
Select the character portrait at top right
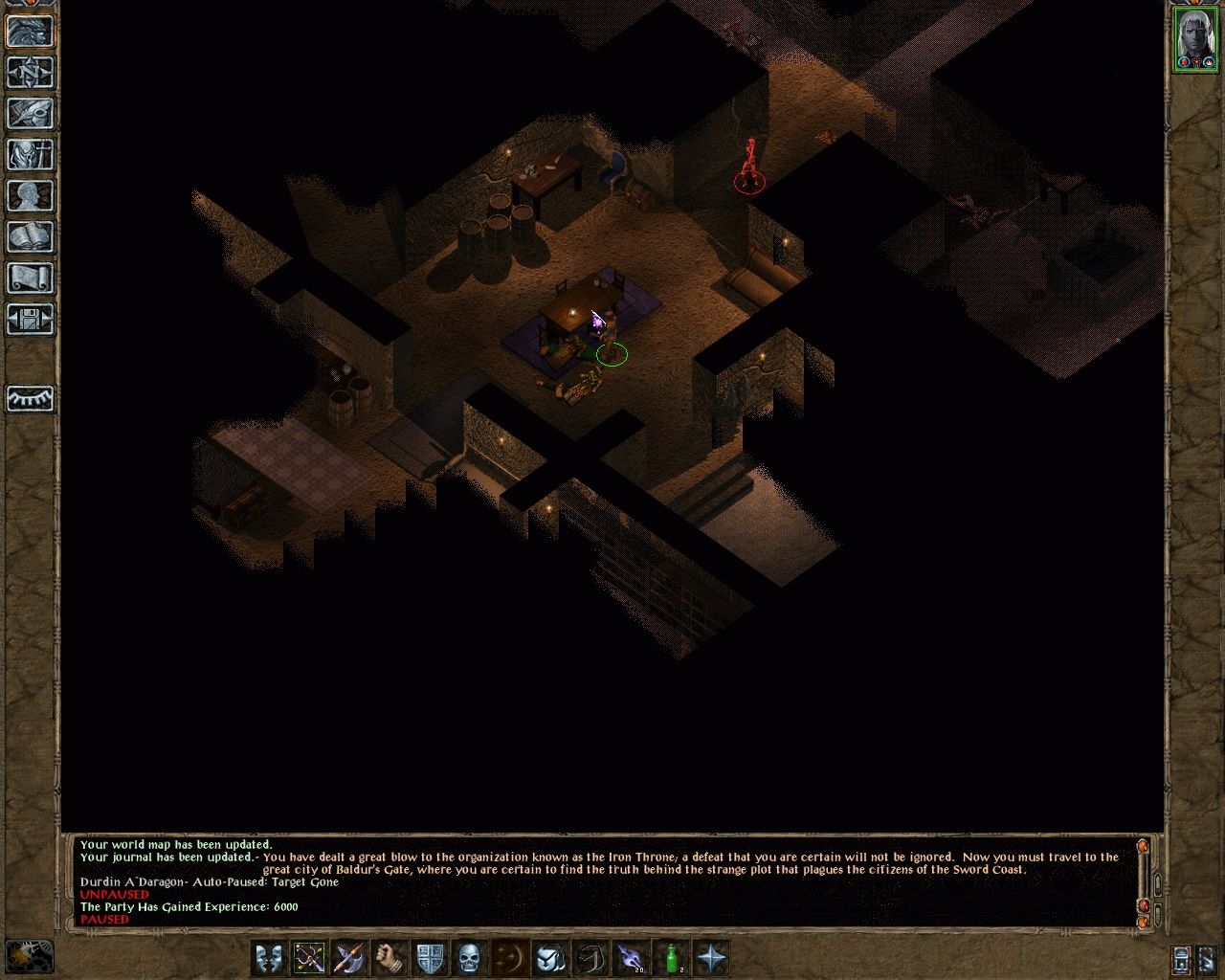click(x=1194, y=38)
